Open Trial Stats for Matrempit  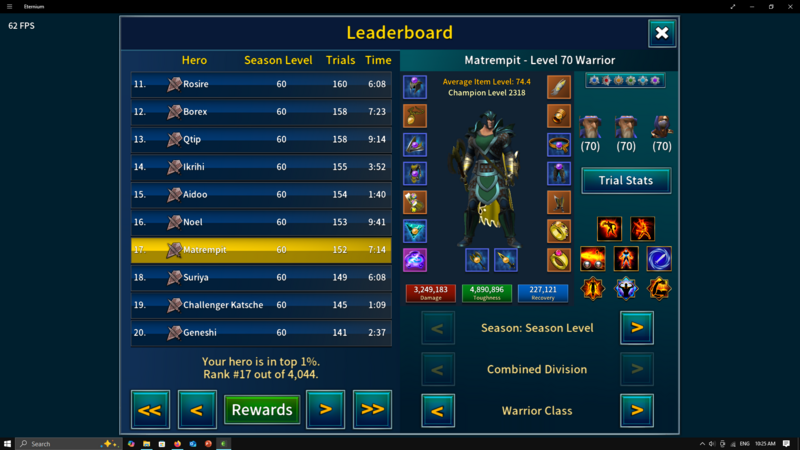(626, 180)
